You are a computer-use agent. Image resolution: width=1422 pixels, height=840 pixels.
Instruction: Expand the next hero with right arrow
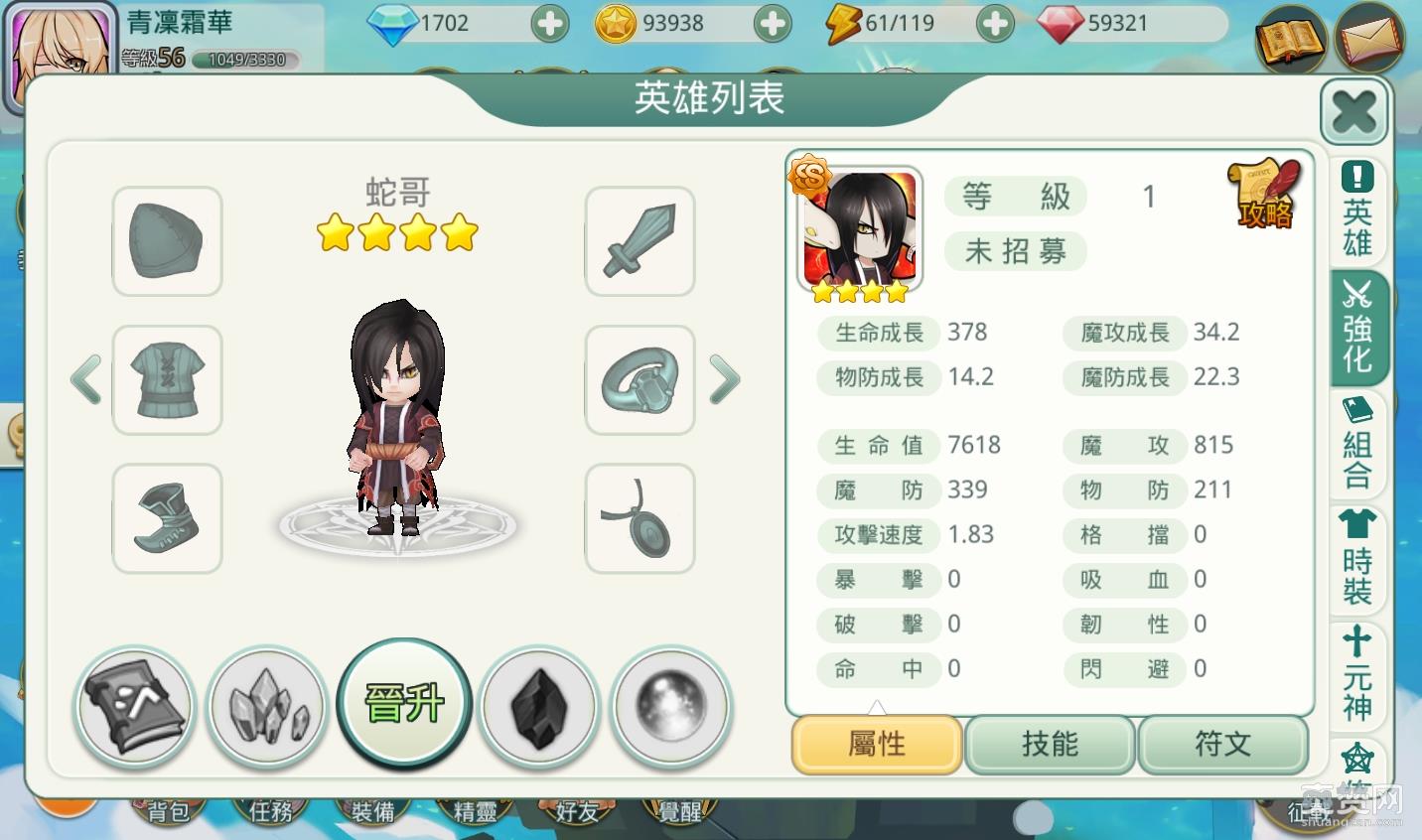tap(724, 380)
